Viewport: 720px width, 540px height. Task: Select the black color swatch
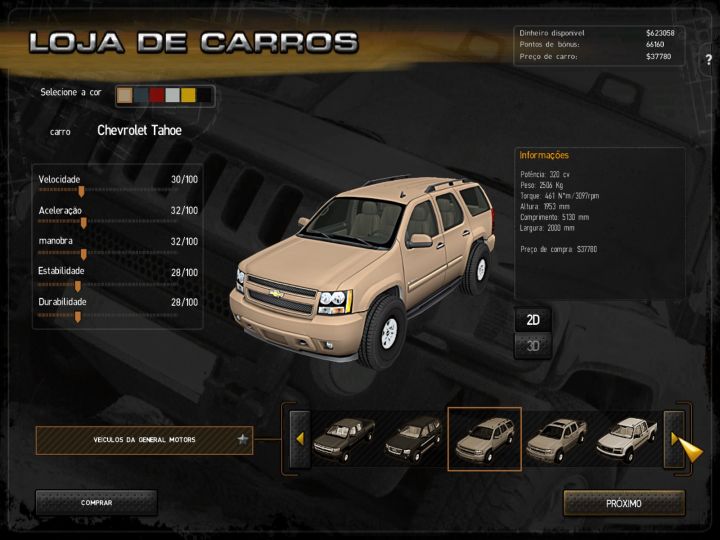pyautogui.click(x=204, y=95)
